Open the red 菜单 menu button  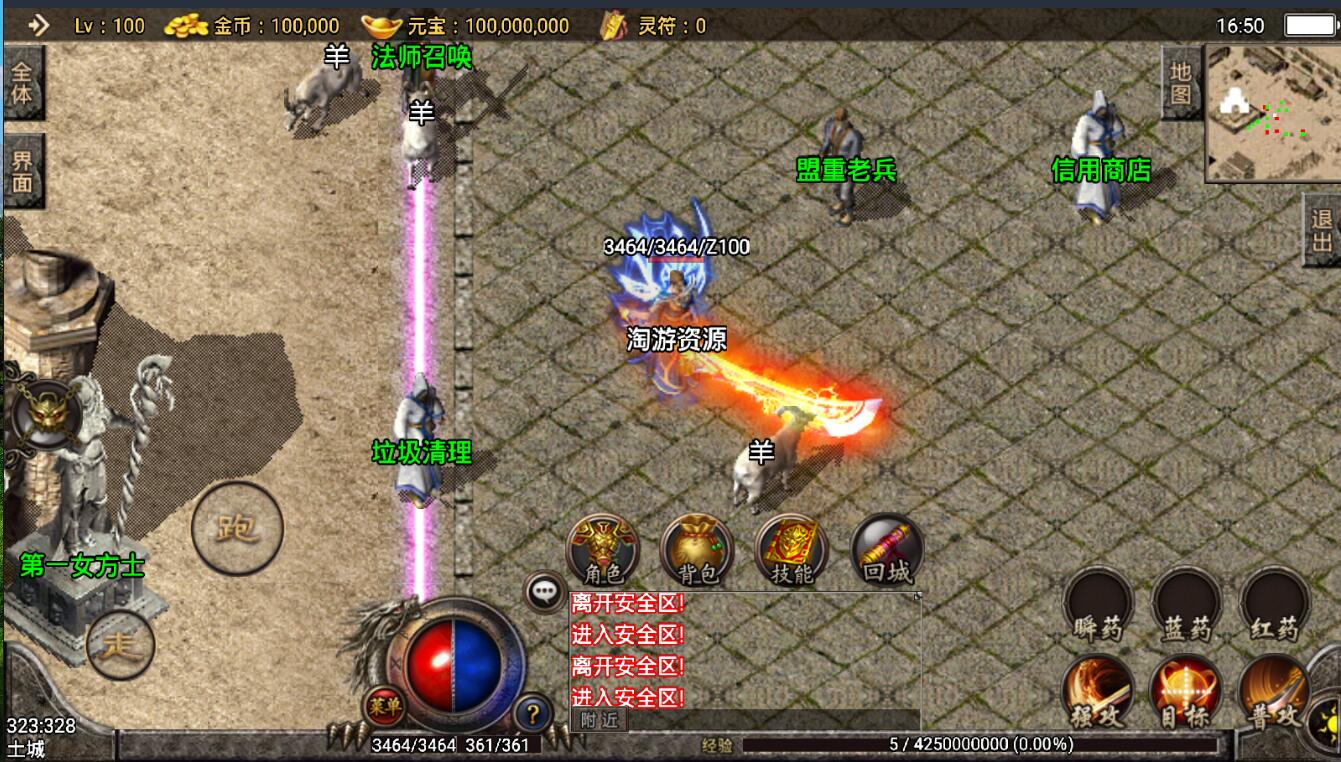(384, 706)
